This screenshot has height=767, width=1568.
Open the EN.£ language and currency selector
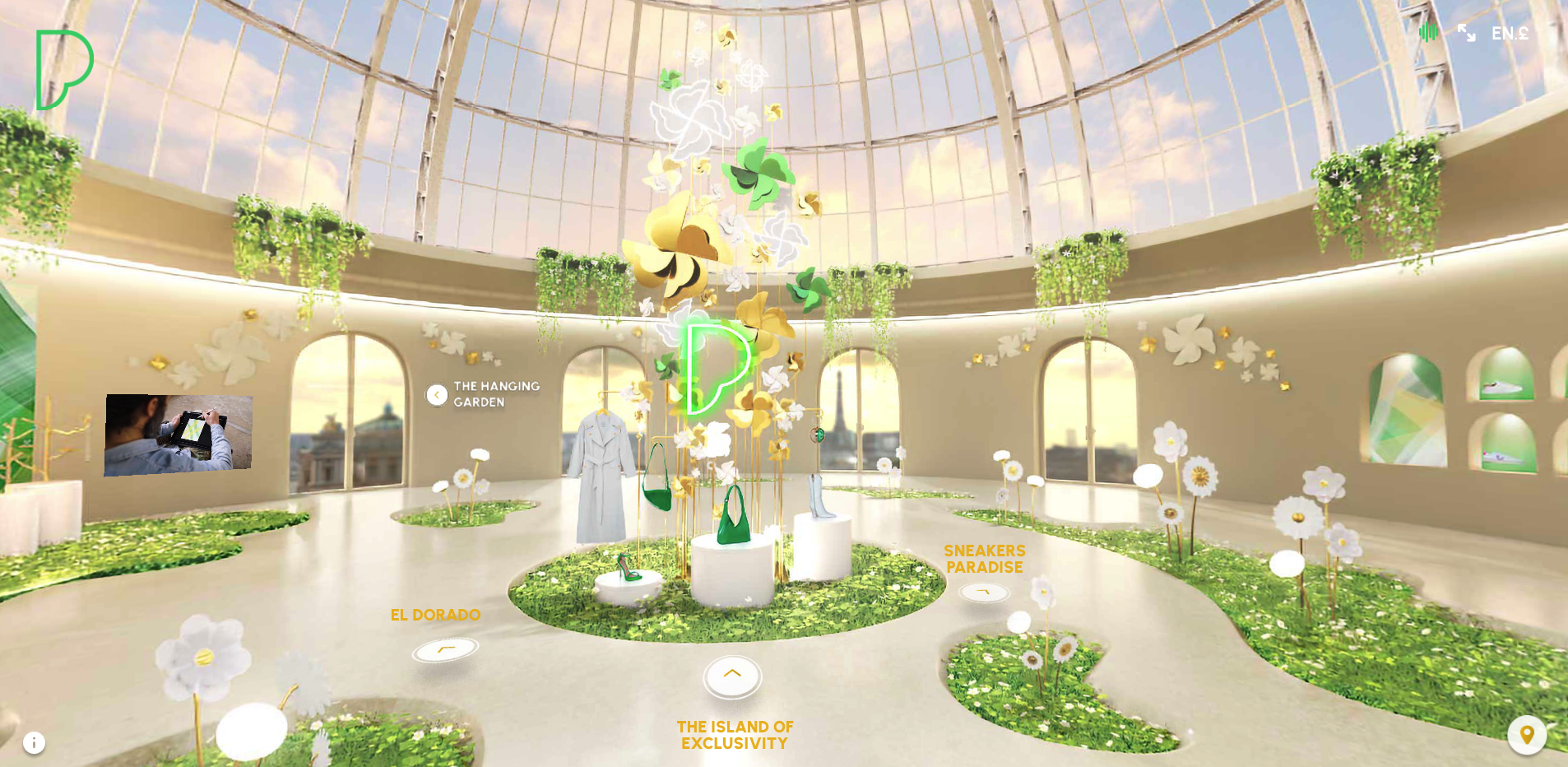click(1510, 34)
